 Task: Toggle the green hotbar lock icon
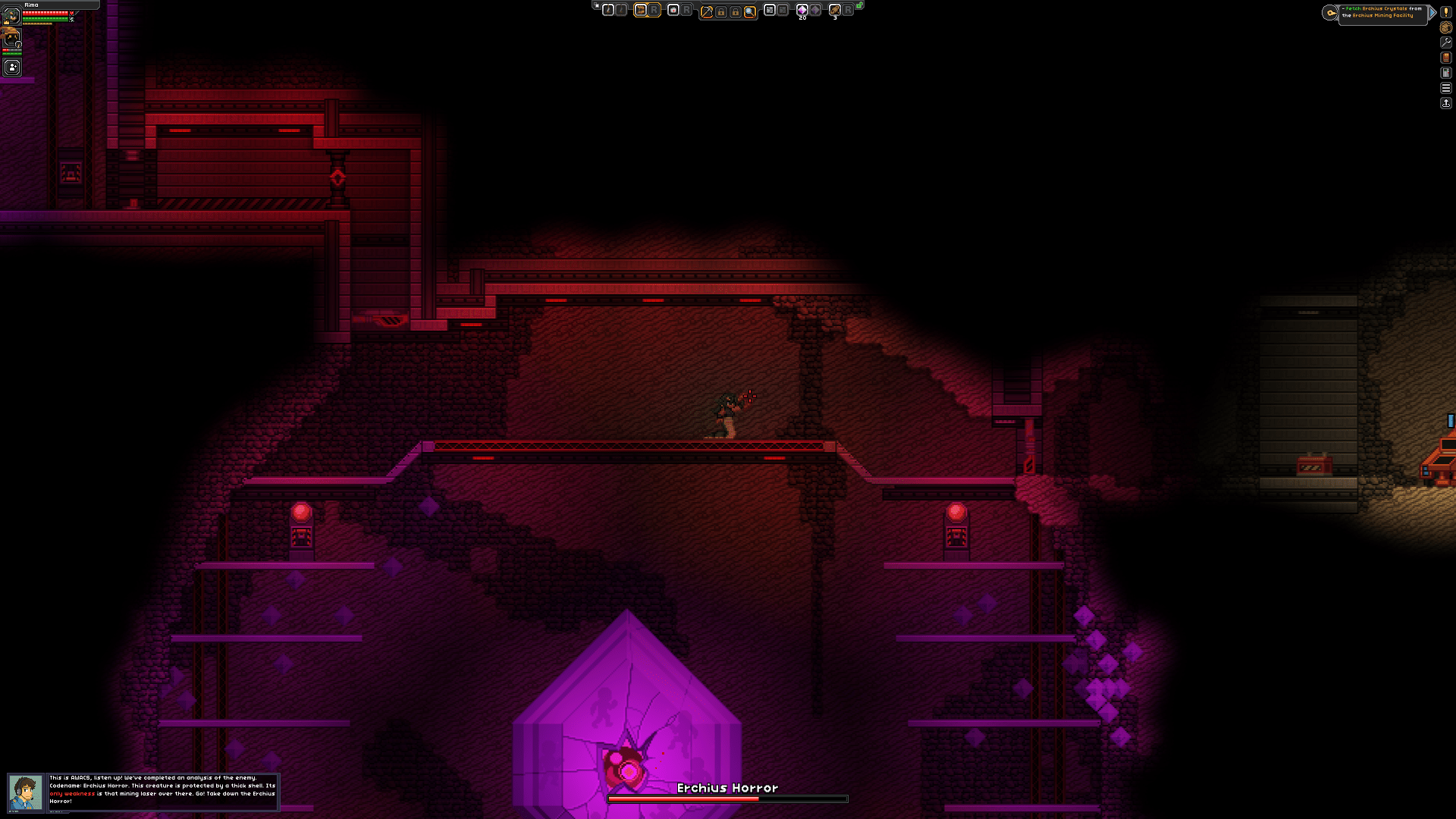point(859,6)
